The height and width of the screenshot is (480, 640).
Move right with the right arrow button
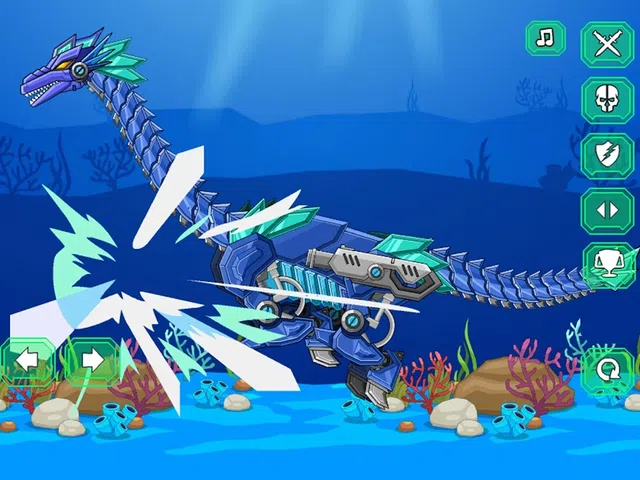(90, 359)
